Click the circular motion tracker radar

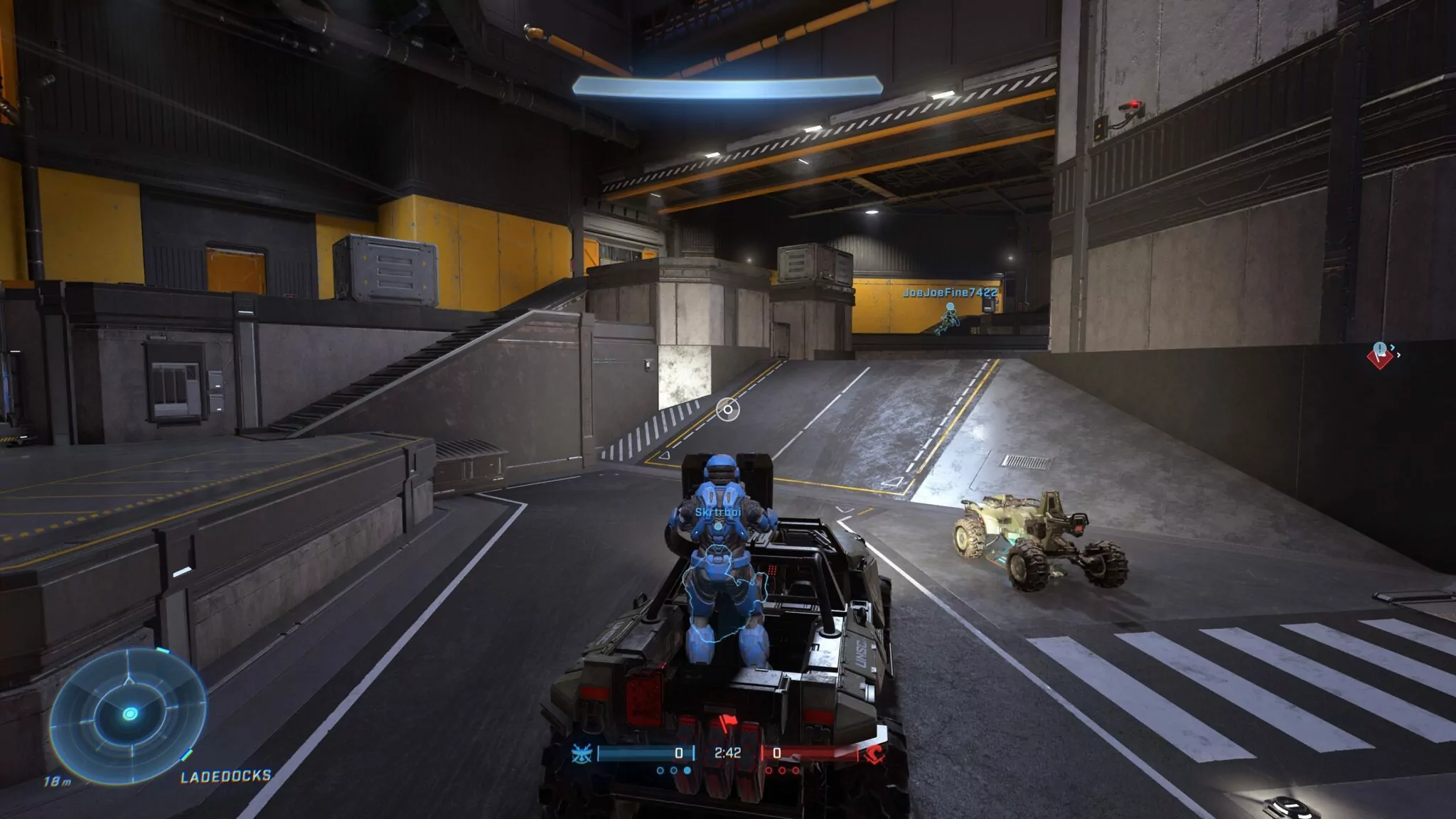point(129,712)
